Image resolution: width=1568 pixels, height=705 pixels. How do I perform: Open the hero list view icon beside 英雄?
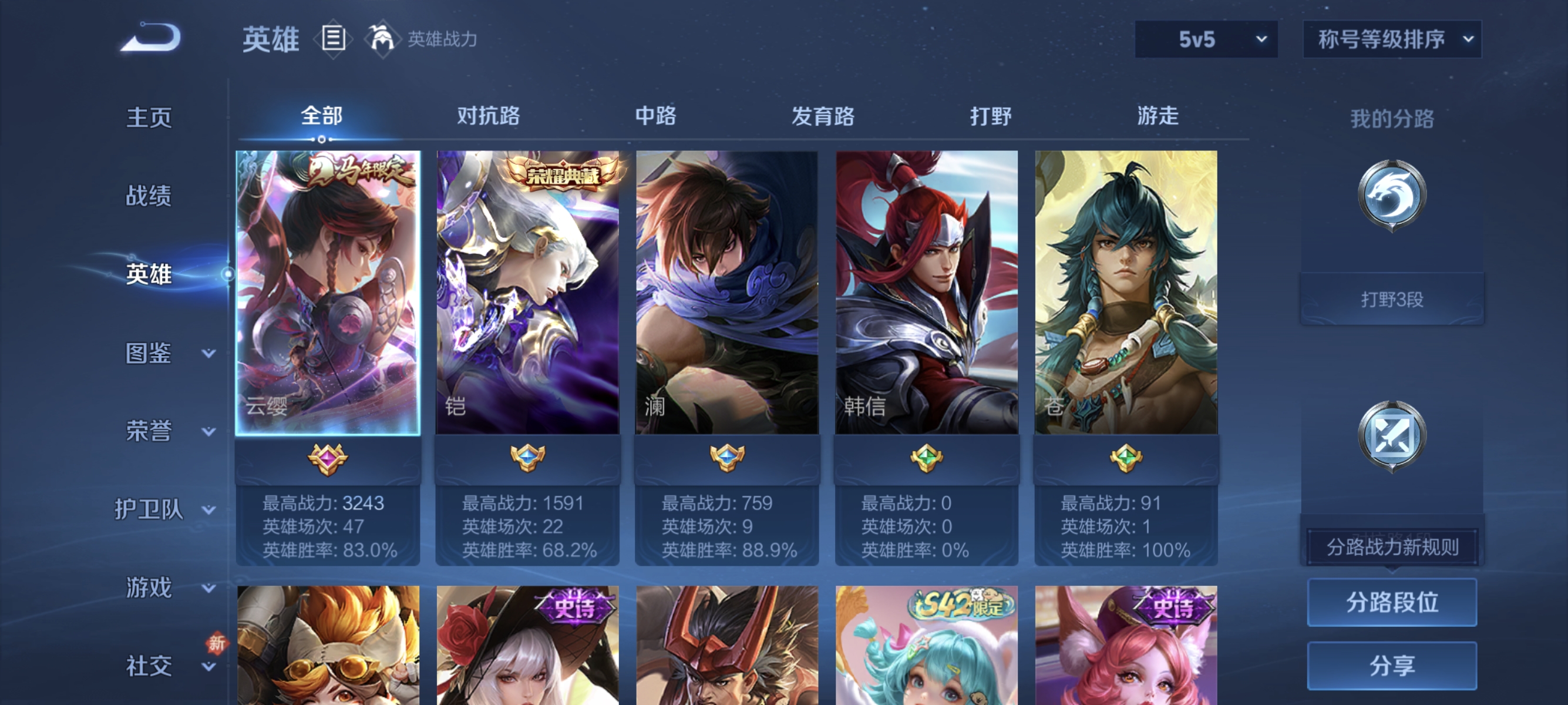click(332, 39)
